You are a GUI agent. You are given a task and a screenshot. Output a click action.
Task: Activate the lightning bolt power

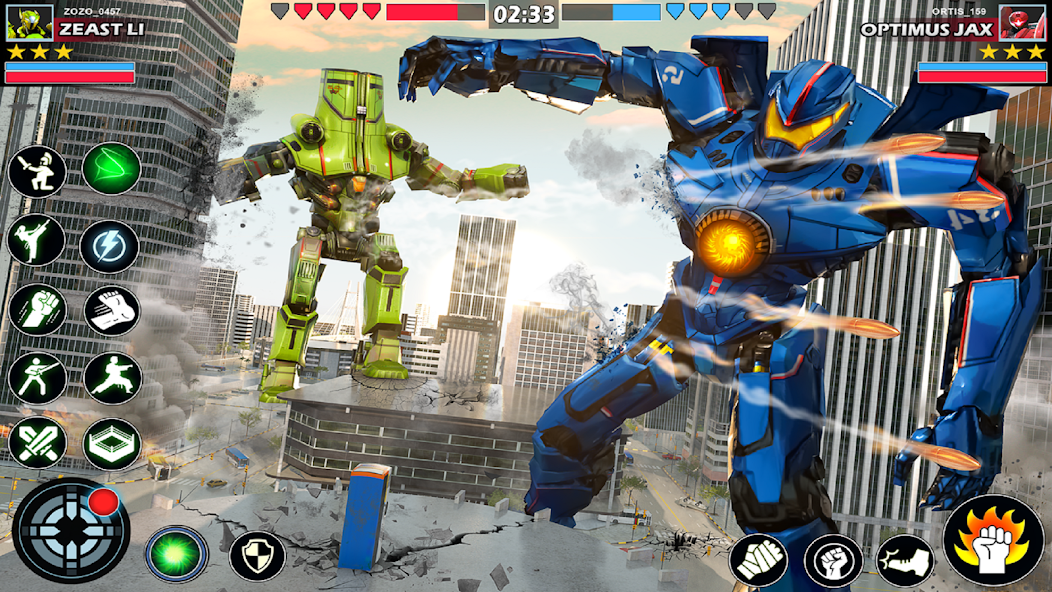click(110, 246)
